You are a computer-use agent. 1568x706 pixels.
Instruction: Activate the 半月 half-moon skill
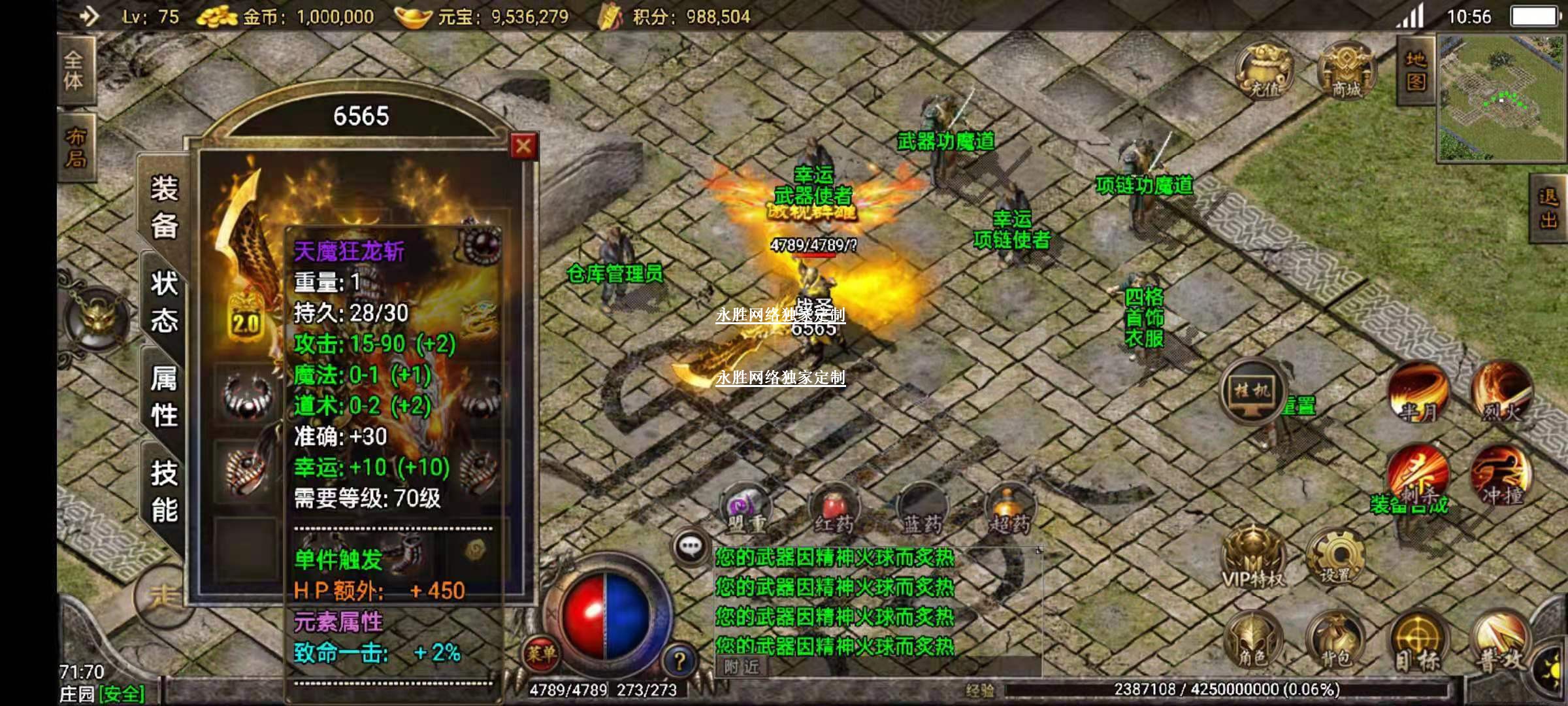(x=1418, y=392)
